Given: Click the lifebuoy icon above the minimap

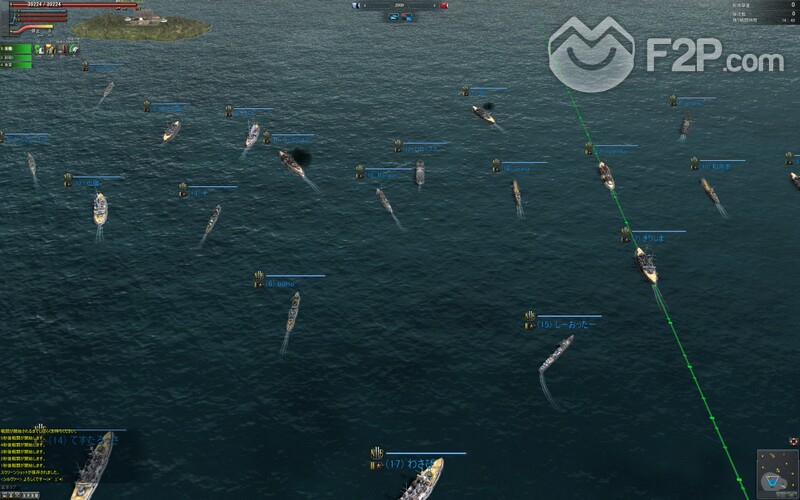Looking at the screenshot, I should [x=793, y=440].
